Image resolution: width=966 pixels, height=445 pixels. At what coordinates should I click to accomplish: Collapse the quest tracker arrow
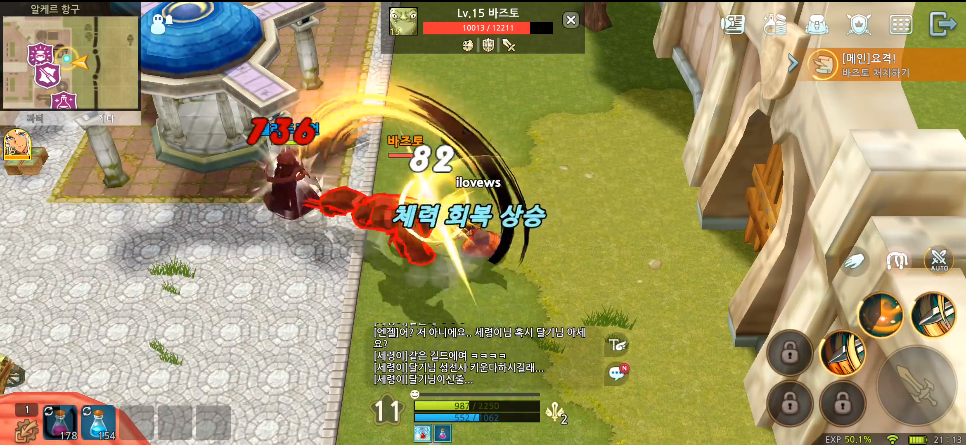pyautogui.click(x=794, y=64)
